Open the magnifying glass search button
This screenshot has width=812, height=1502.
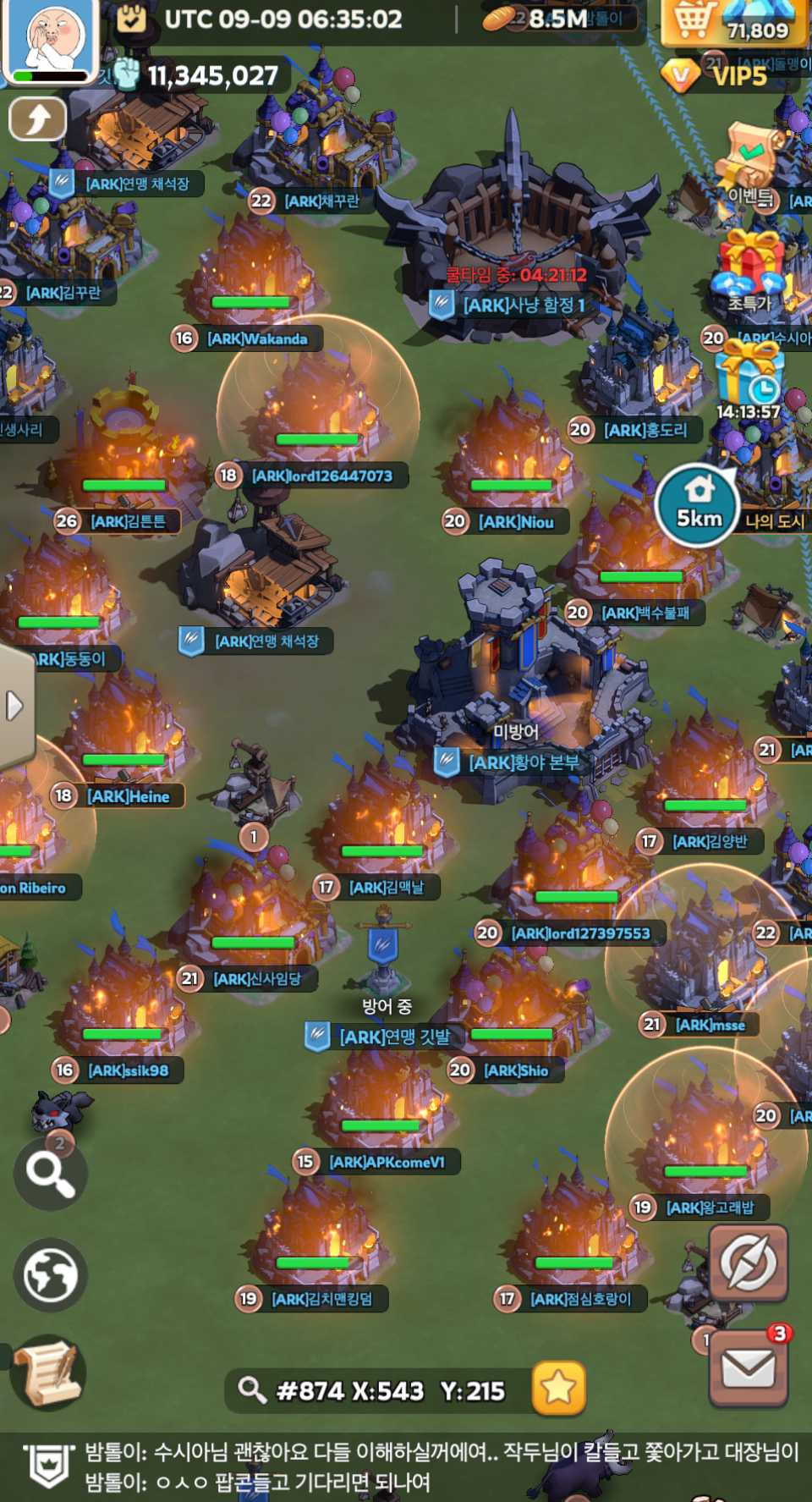[50, 1175]
